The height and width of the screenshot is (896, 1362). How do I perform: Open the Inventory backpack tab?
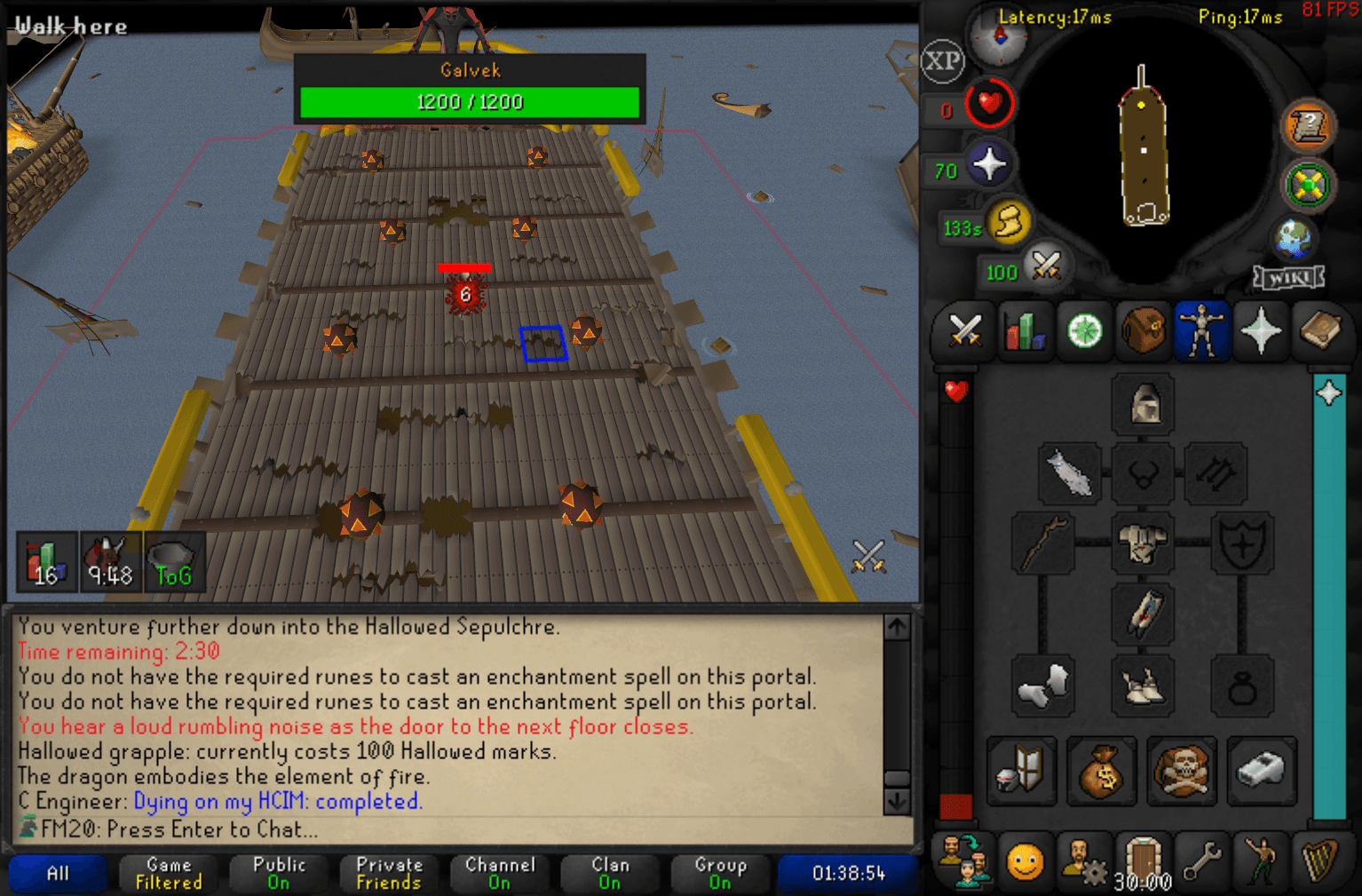[1144, 331]
